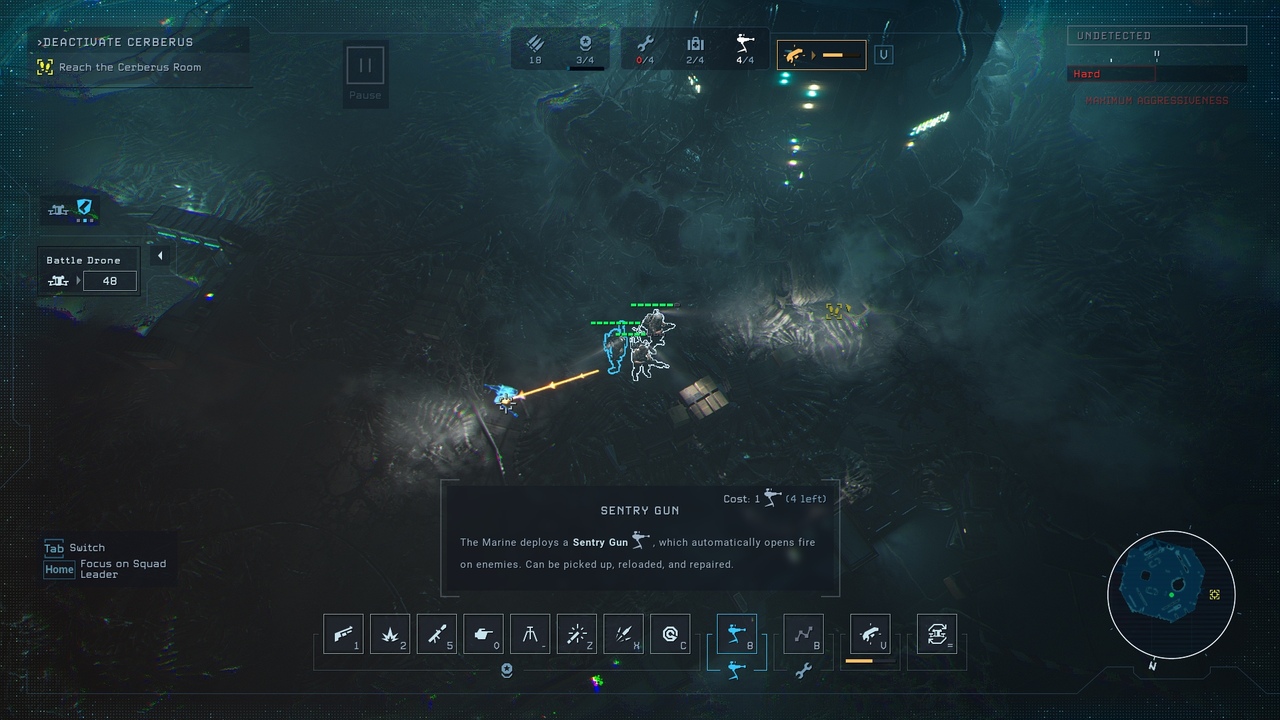Viewport: 1280px width, 720px height.
Task: Click the minimap in the bottom-right corner
Action: tap(1171, 594)
